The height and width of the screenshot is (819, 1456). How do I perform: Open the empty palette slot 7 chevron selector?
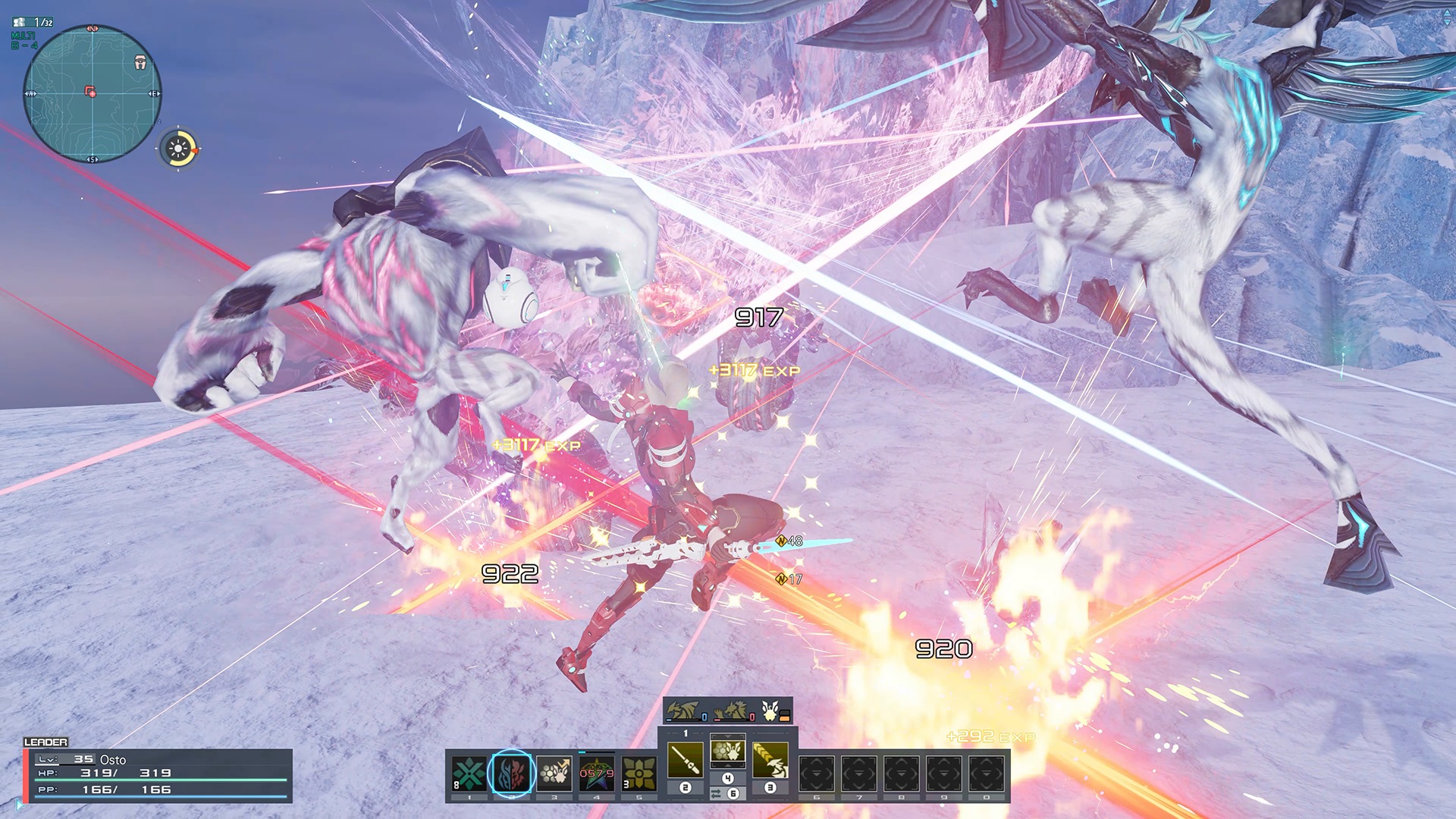[x=857, y=772]
